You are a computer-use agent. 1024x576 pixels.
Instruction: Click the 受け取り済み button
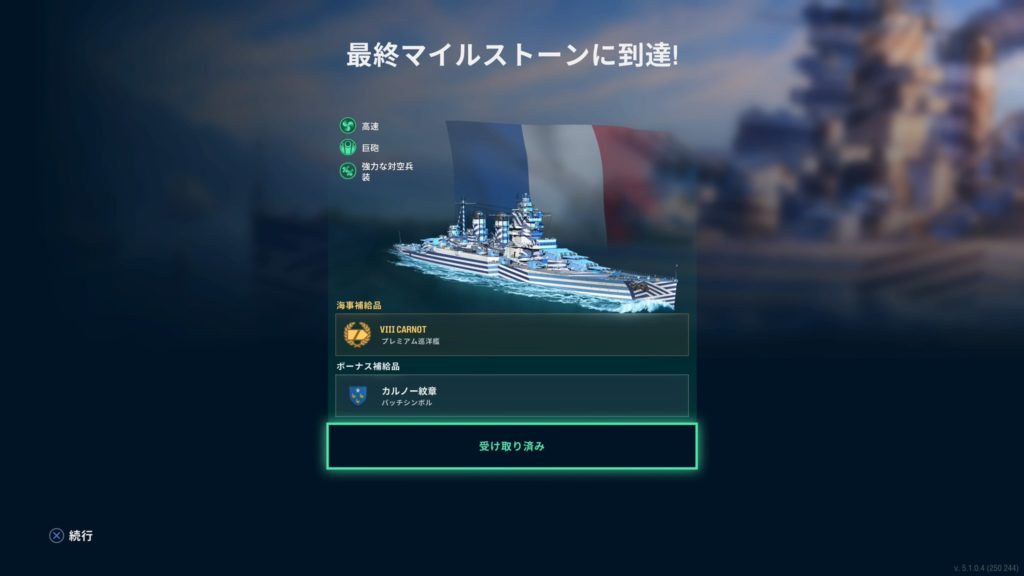click(x=511, y=446)
